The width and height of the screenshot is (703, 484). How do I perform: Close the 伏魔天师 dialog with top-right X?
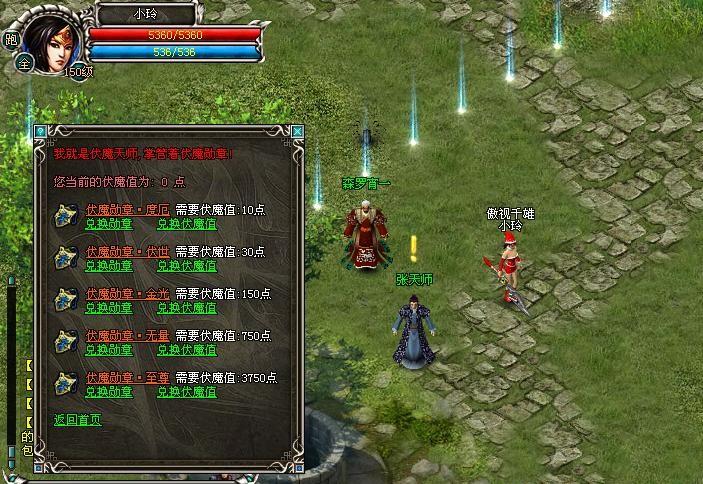pyautogui.click(x=296, y=131)
